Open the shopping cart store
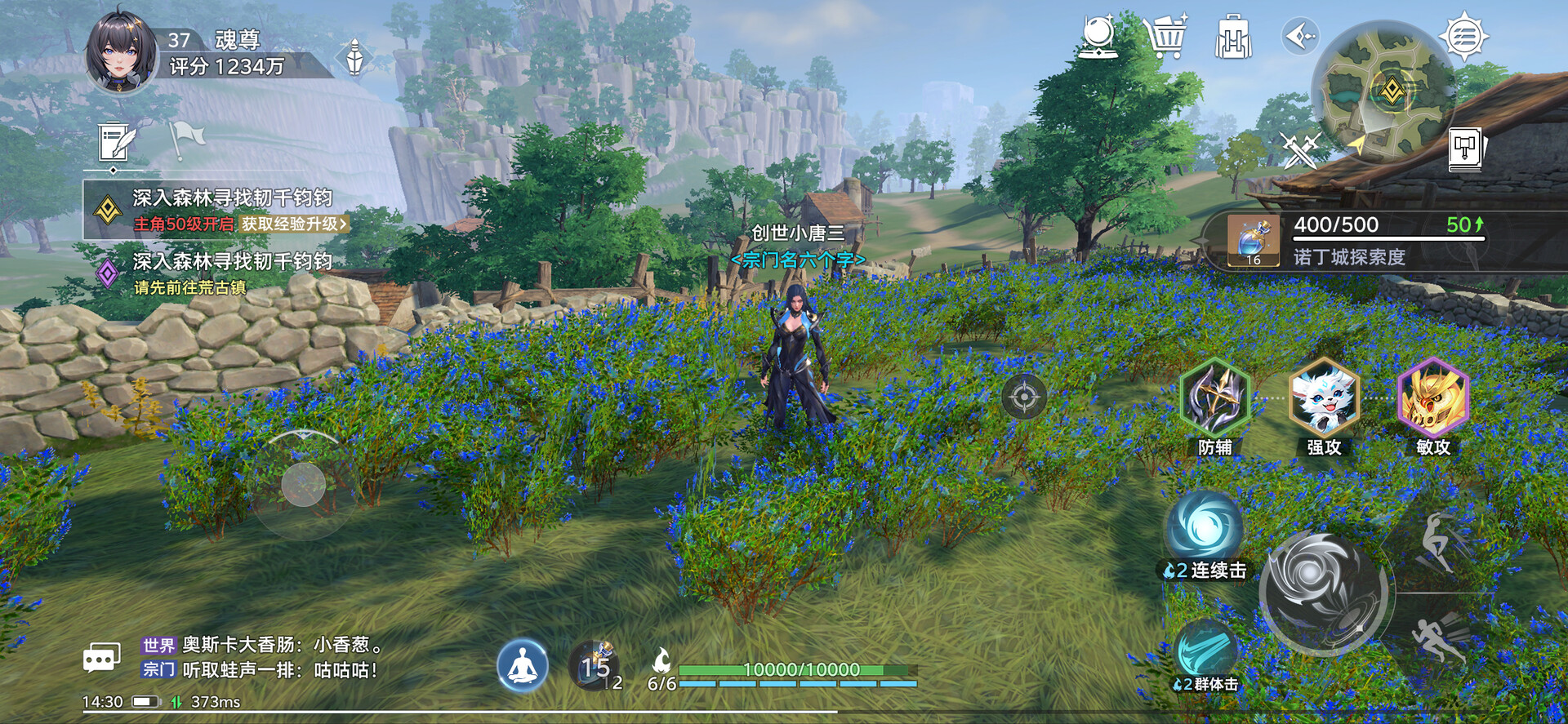1568x724 pixels. (1165, 38)
